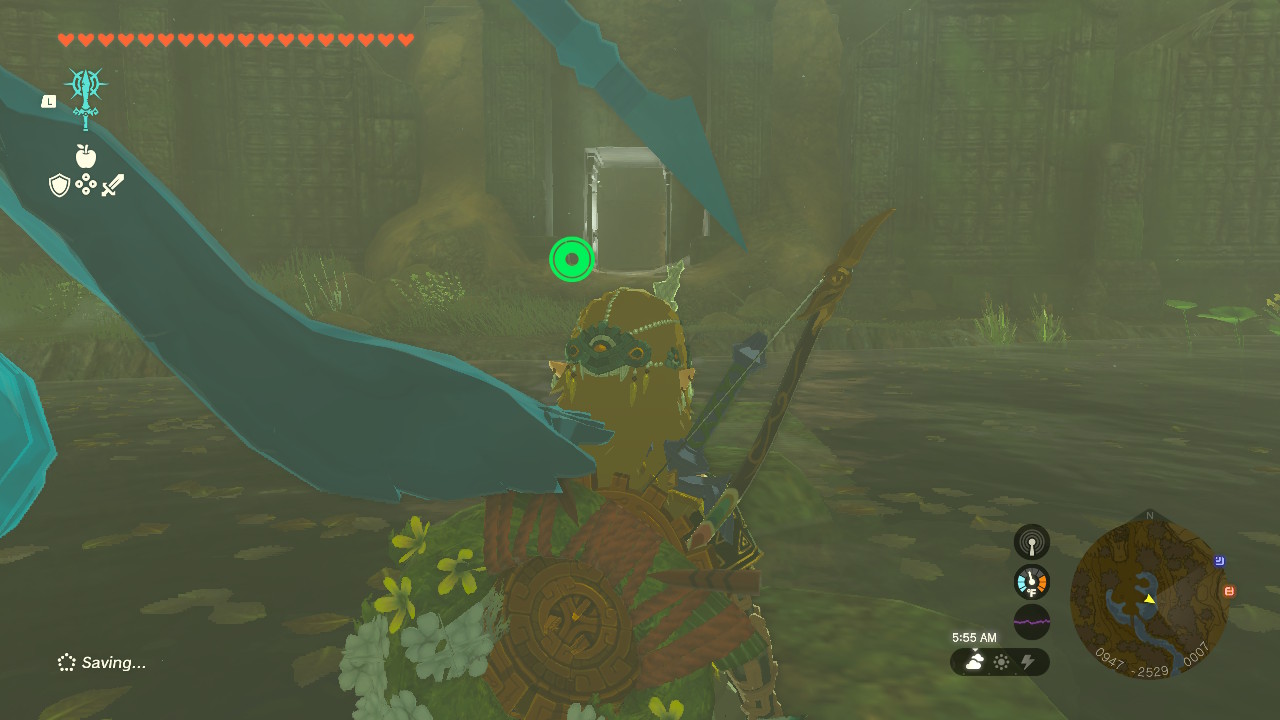
Task: Select the yellow player arrow on minimap
Action: pos(1150,601)
